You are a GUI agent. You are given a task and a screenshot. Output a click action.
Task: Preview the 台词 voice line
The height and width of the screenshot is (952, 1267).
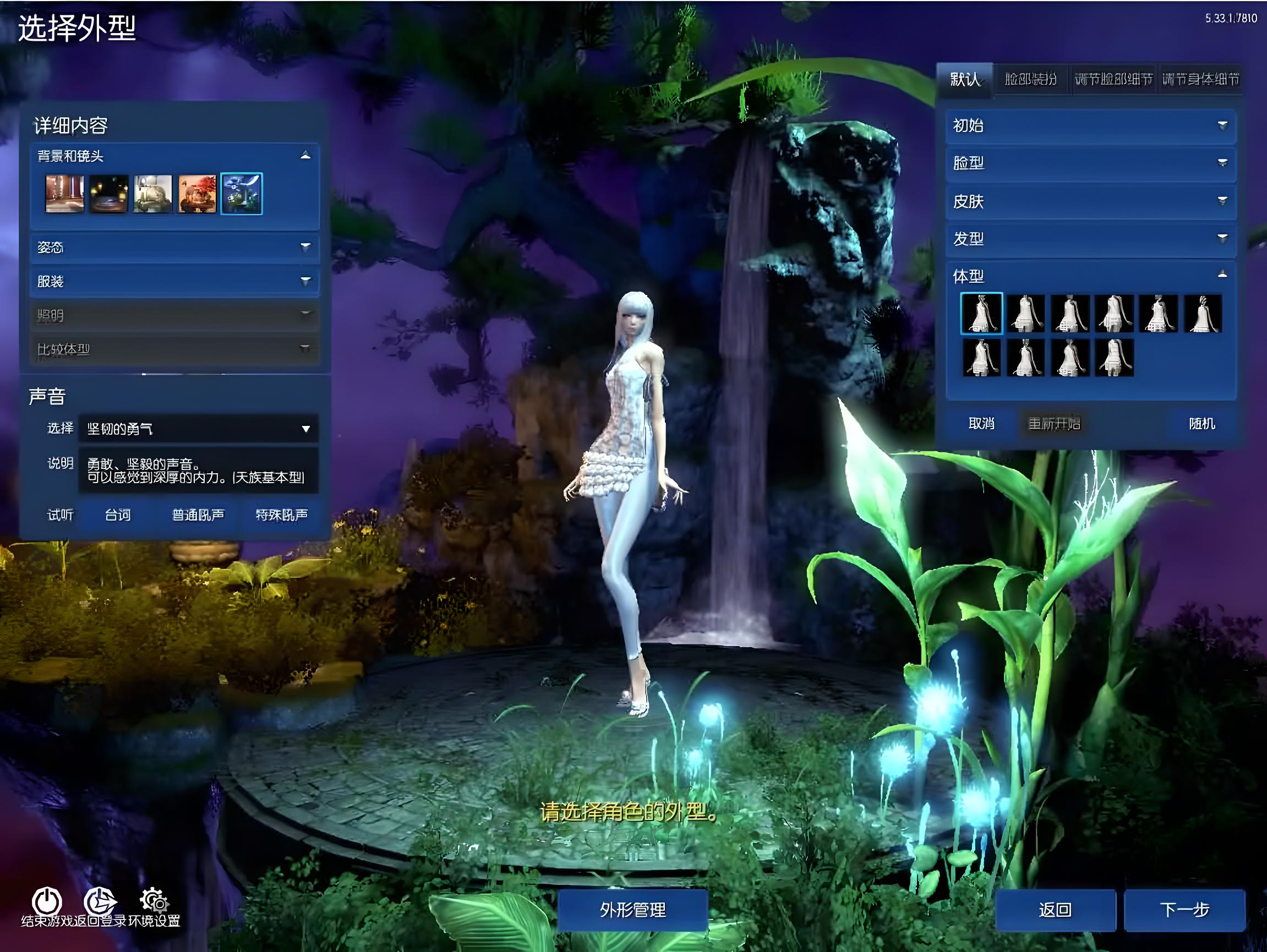(x=118, y=515)
